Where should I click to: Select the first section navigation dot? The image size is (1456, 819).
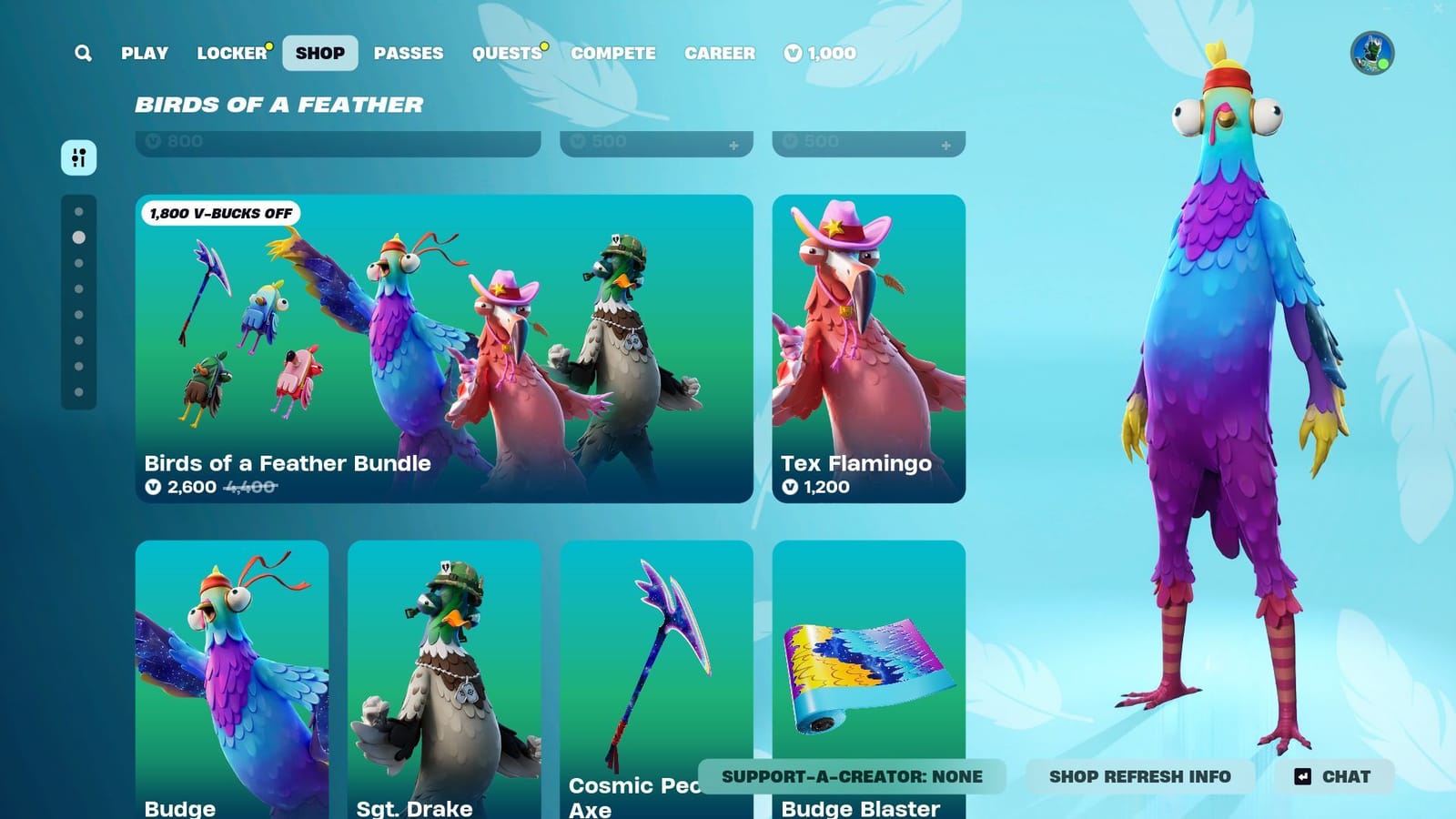pos(77,212)
